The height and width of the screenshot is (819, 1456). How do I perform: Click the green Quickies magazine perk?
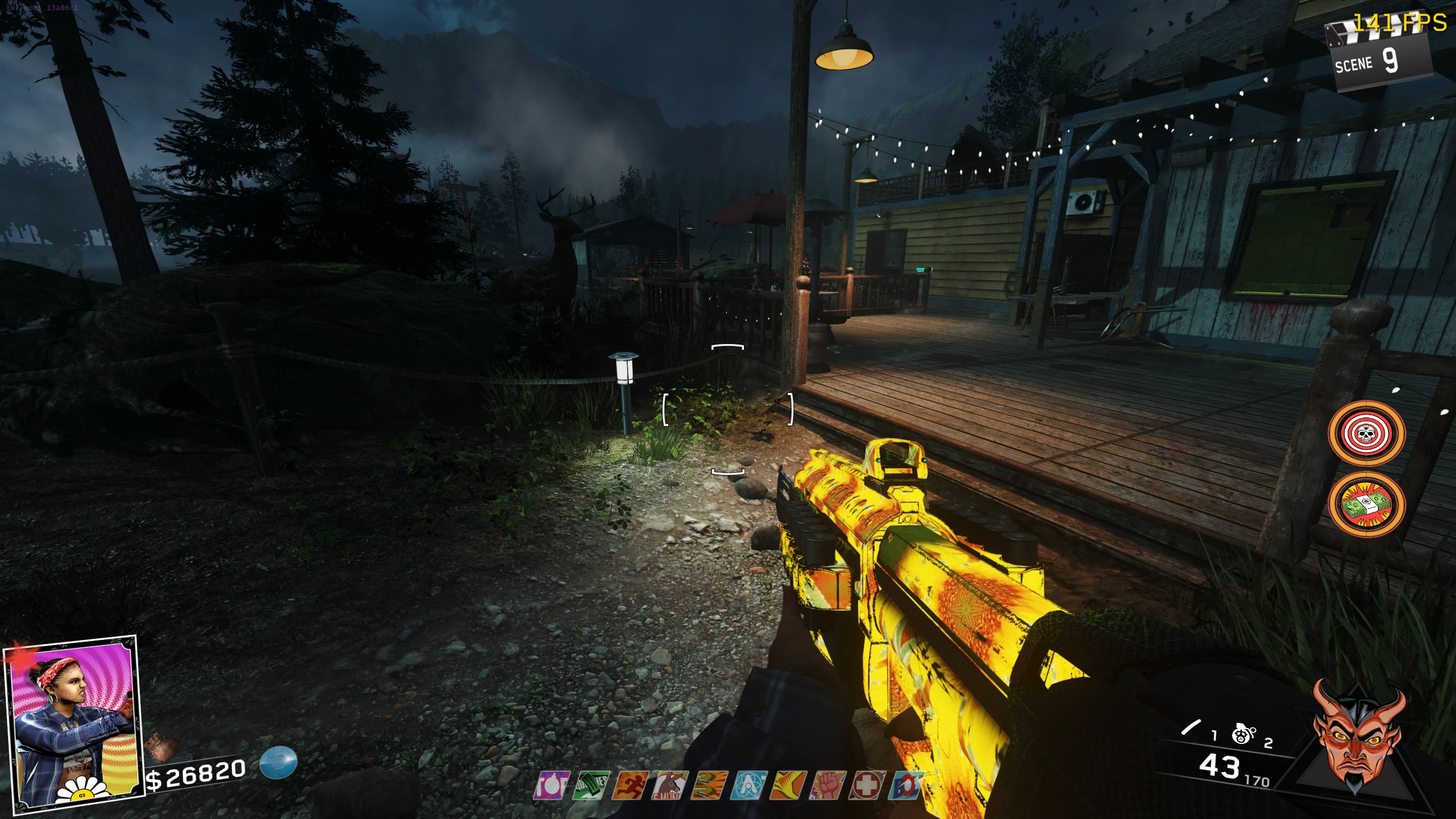click(x=591, y=786)
